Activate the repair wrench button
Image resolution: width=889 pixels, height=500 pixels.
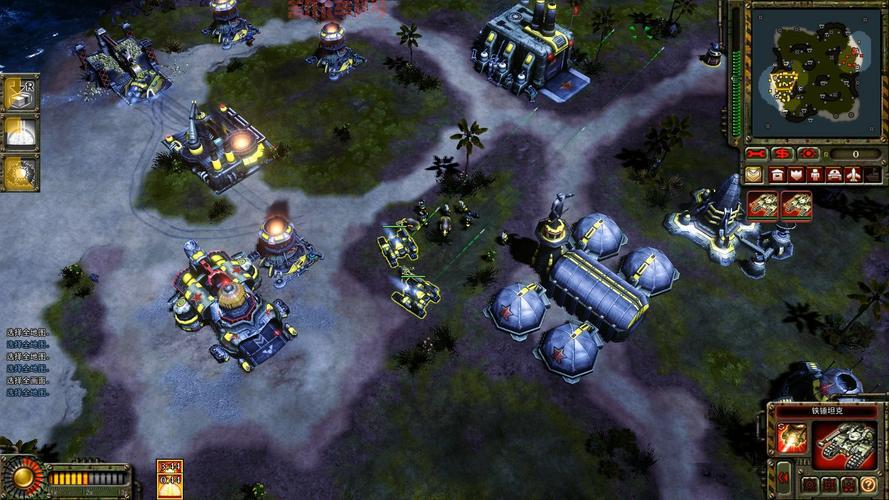[758, 154]
